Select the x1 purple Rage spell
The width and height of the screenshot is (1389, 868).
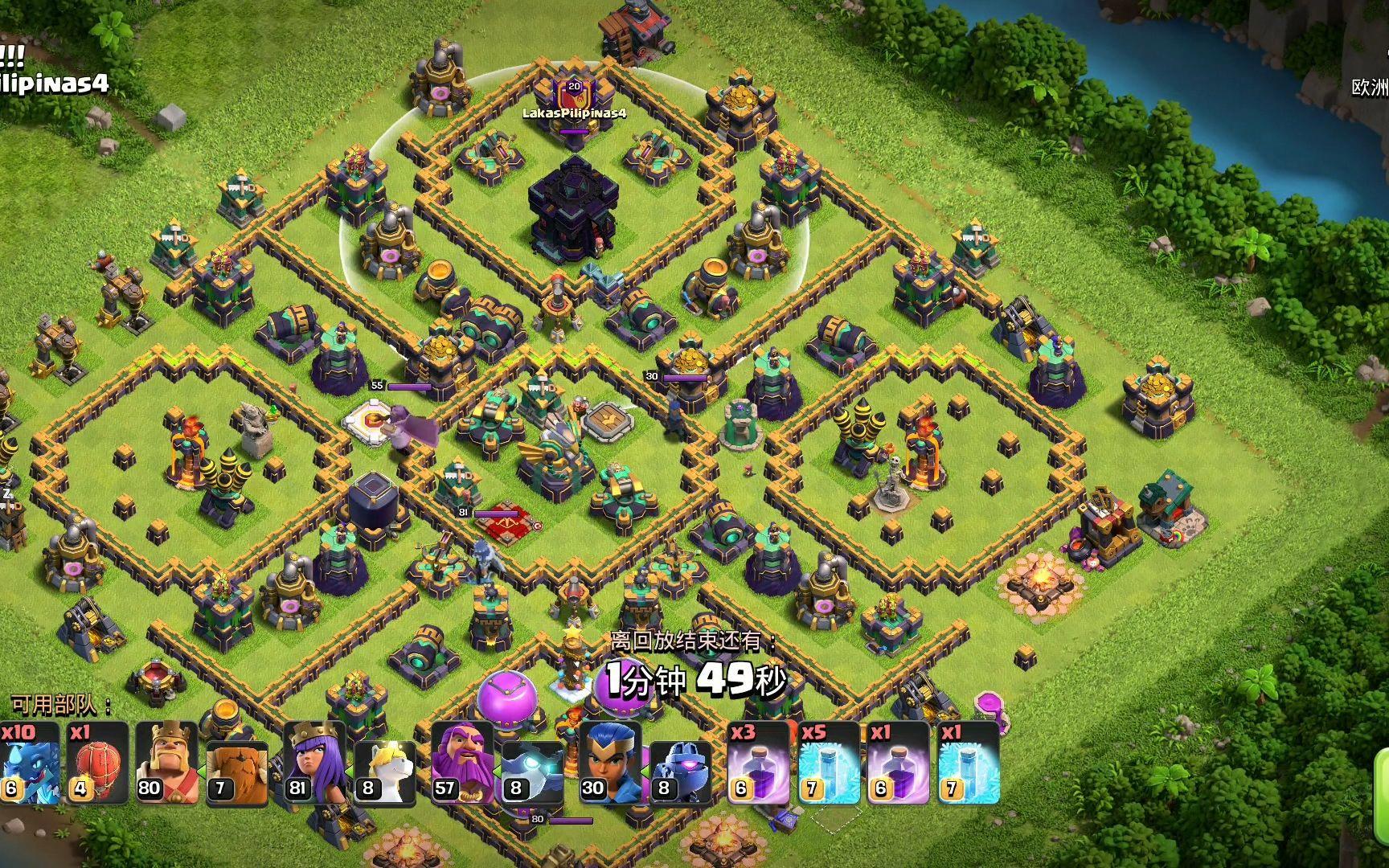pos(898,764)
